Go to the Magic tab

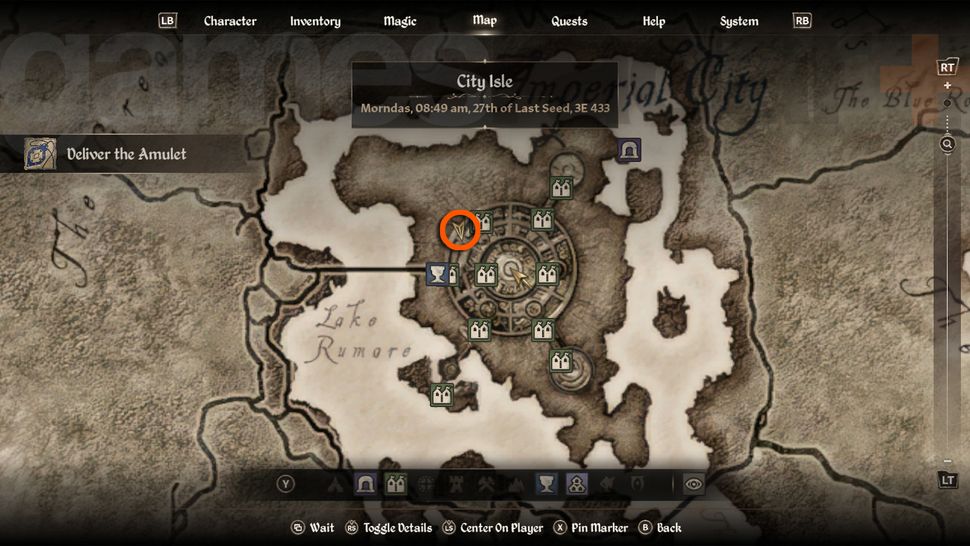tap(400, 21)
